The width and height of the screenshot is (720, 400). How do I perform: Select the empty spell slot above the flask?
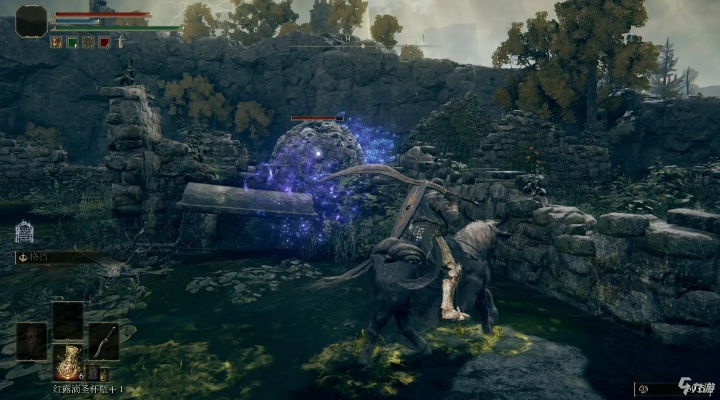point(68,319)
